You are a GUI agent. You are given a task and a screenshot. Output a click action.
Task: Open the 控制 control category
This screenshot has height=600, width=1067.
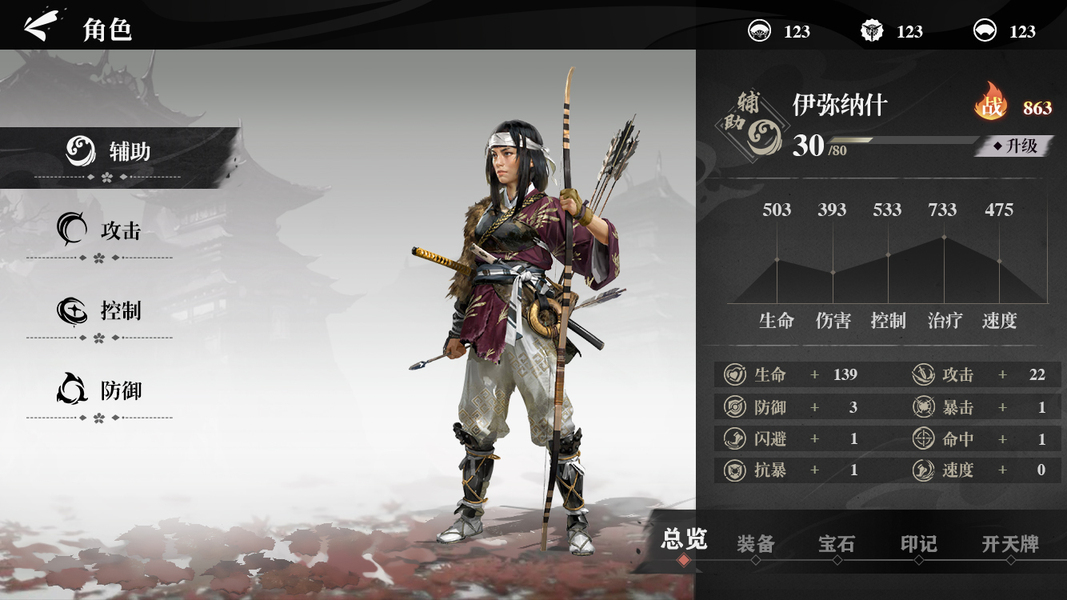[x=100, y=311]
